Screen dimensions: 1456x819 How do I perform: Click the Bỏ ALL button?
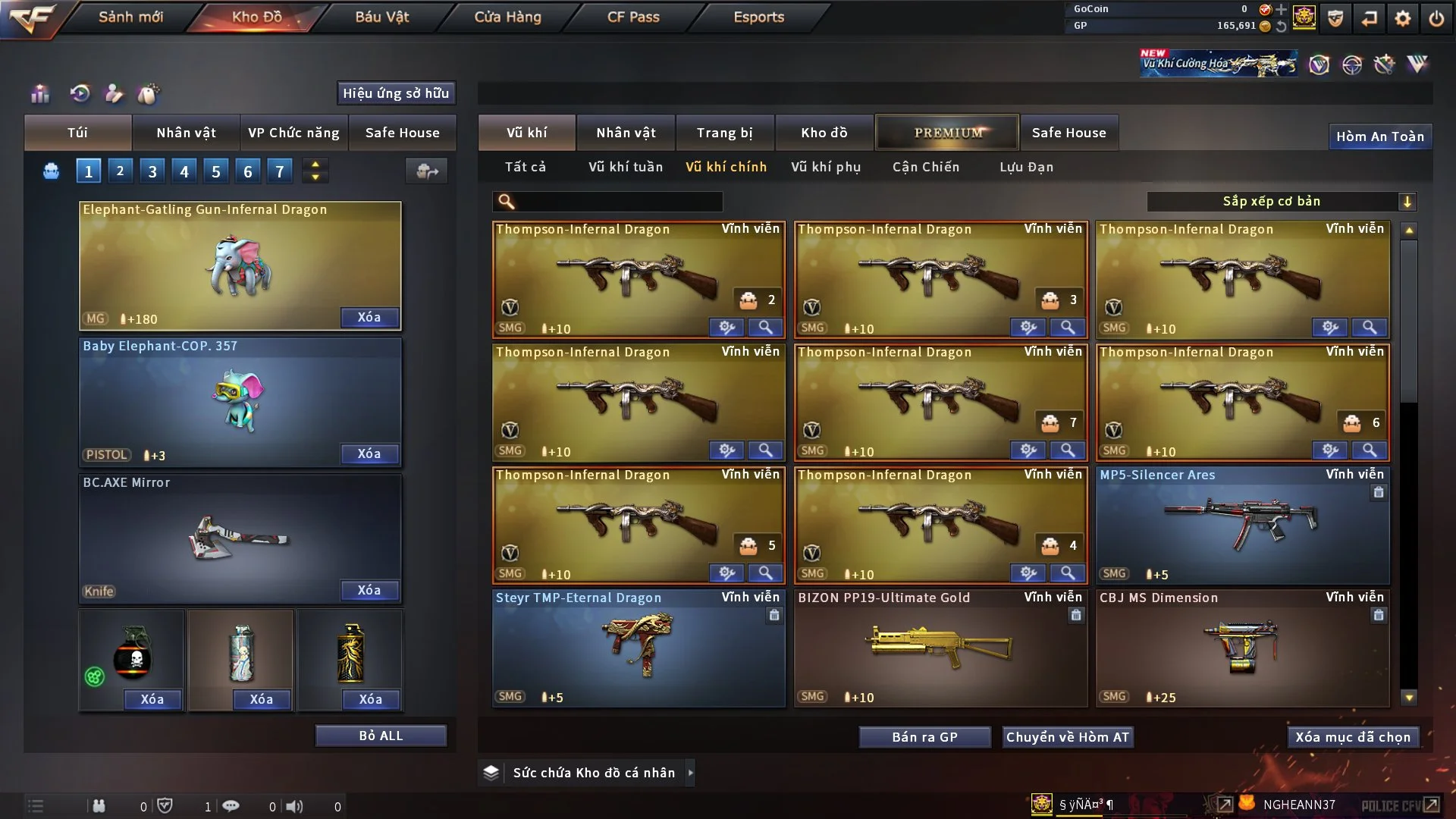[x=381, y=736]
